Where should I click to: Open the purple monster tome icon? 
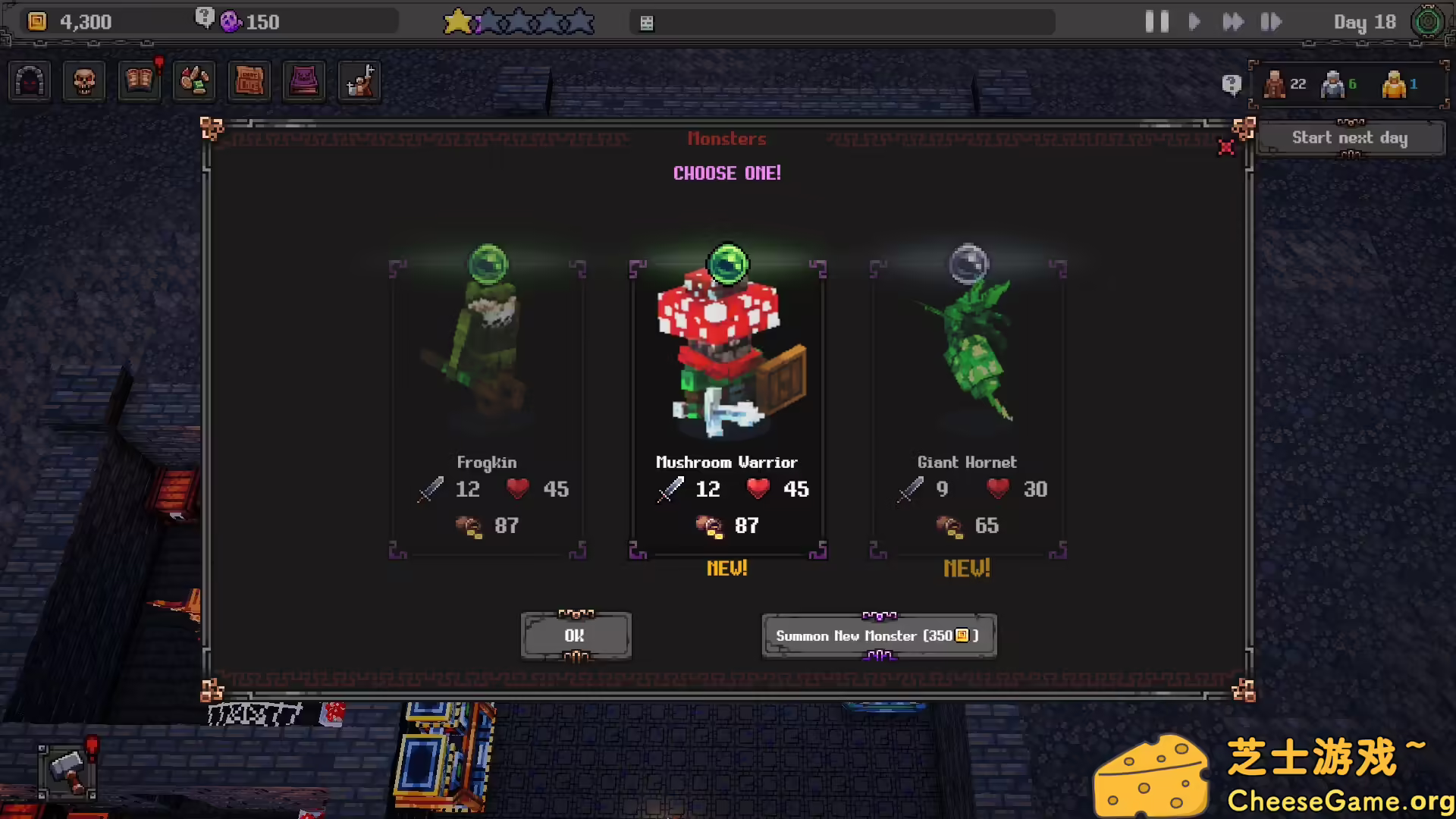304,81
